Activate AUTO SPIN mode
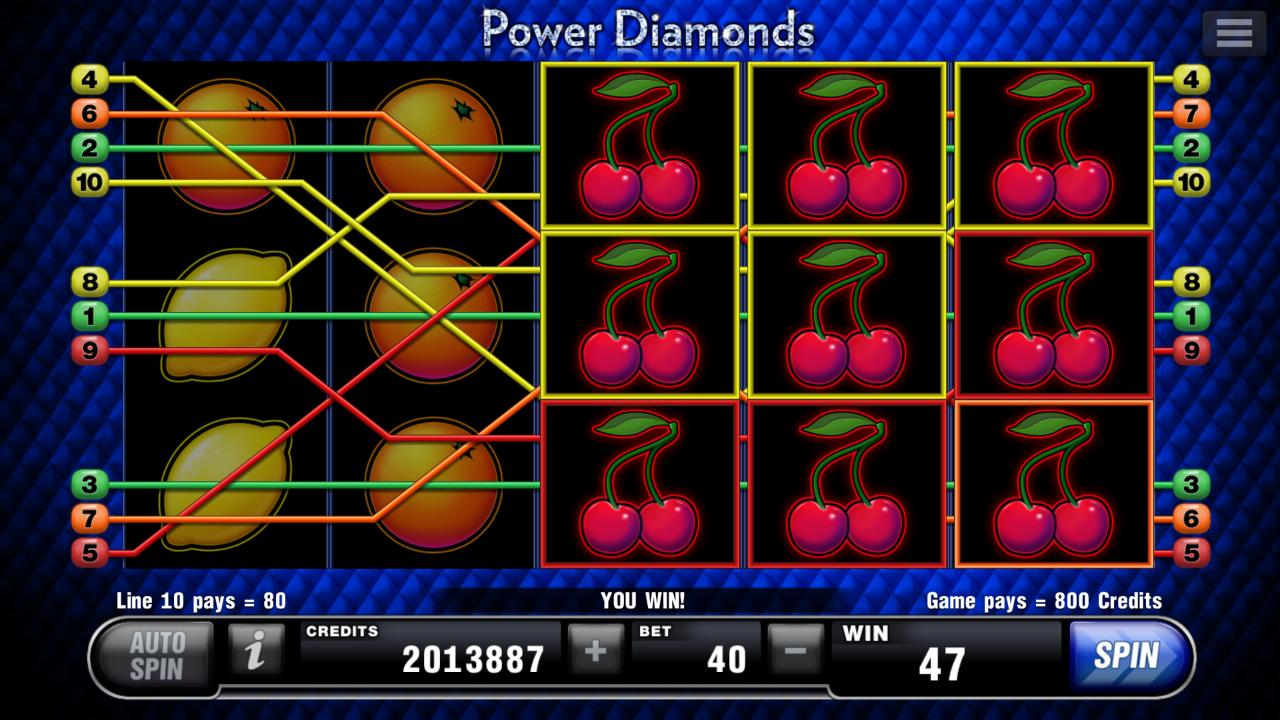The image size is (1280, 720). pyautogui.click(x=155, y=655)
